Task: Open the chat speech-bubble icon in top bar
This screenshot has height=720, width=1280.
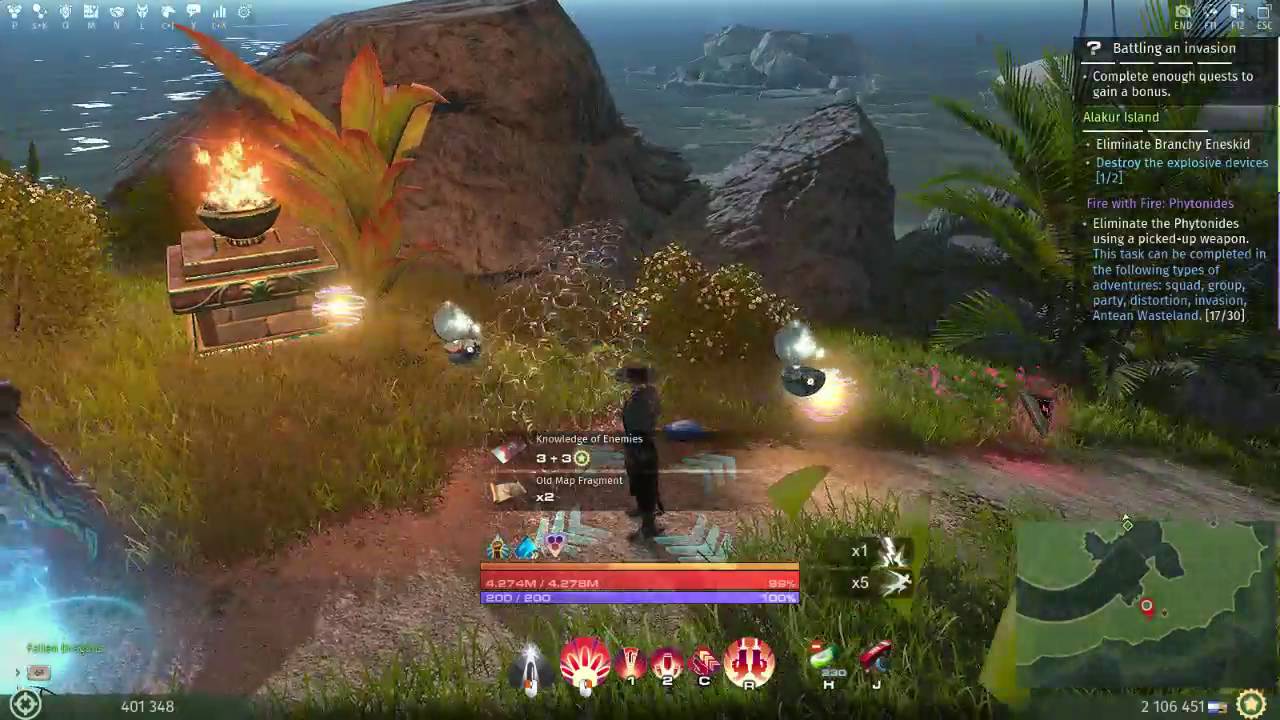Action: 193,12
